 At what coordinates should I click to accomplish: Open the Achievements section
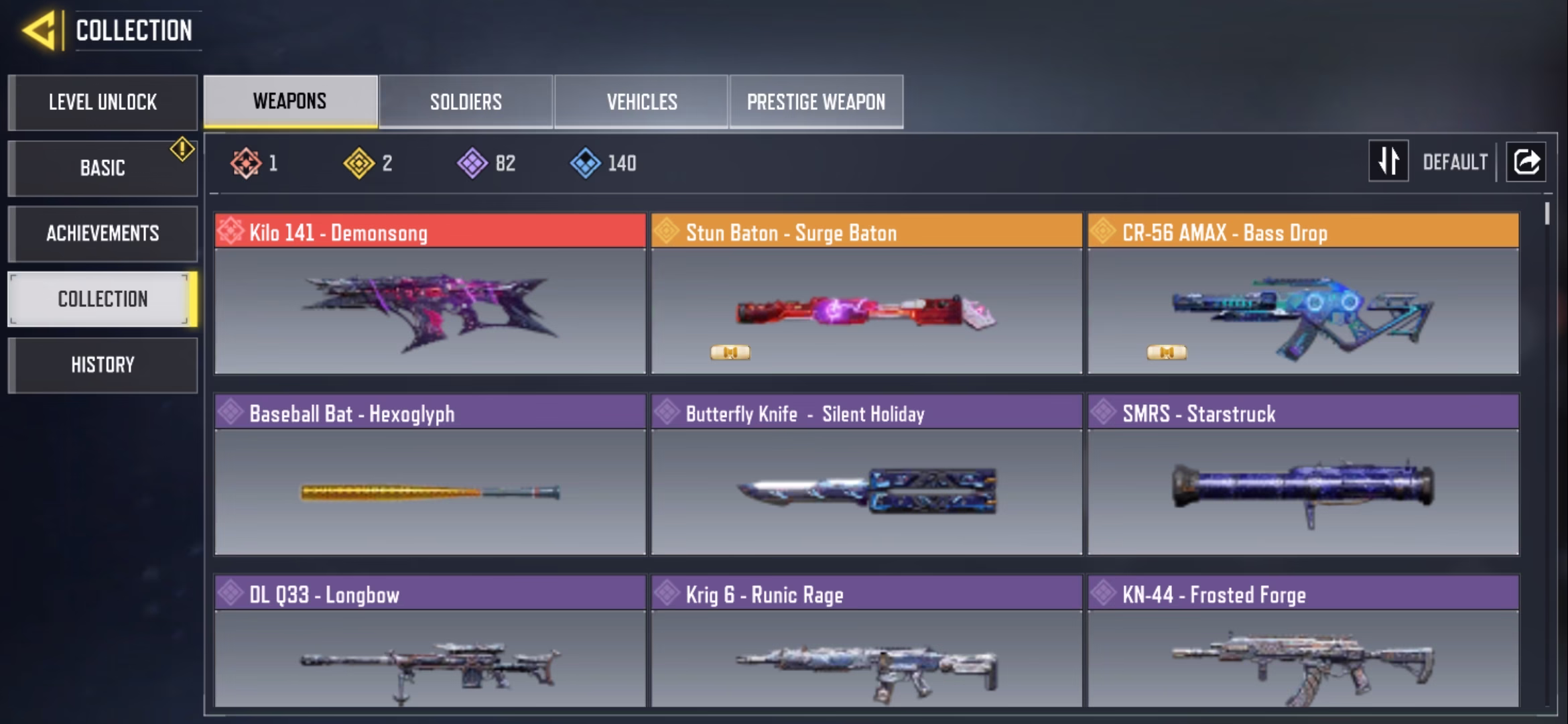point(103,233)
